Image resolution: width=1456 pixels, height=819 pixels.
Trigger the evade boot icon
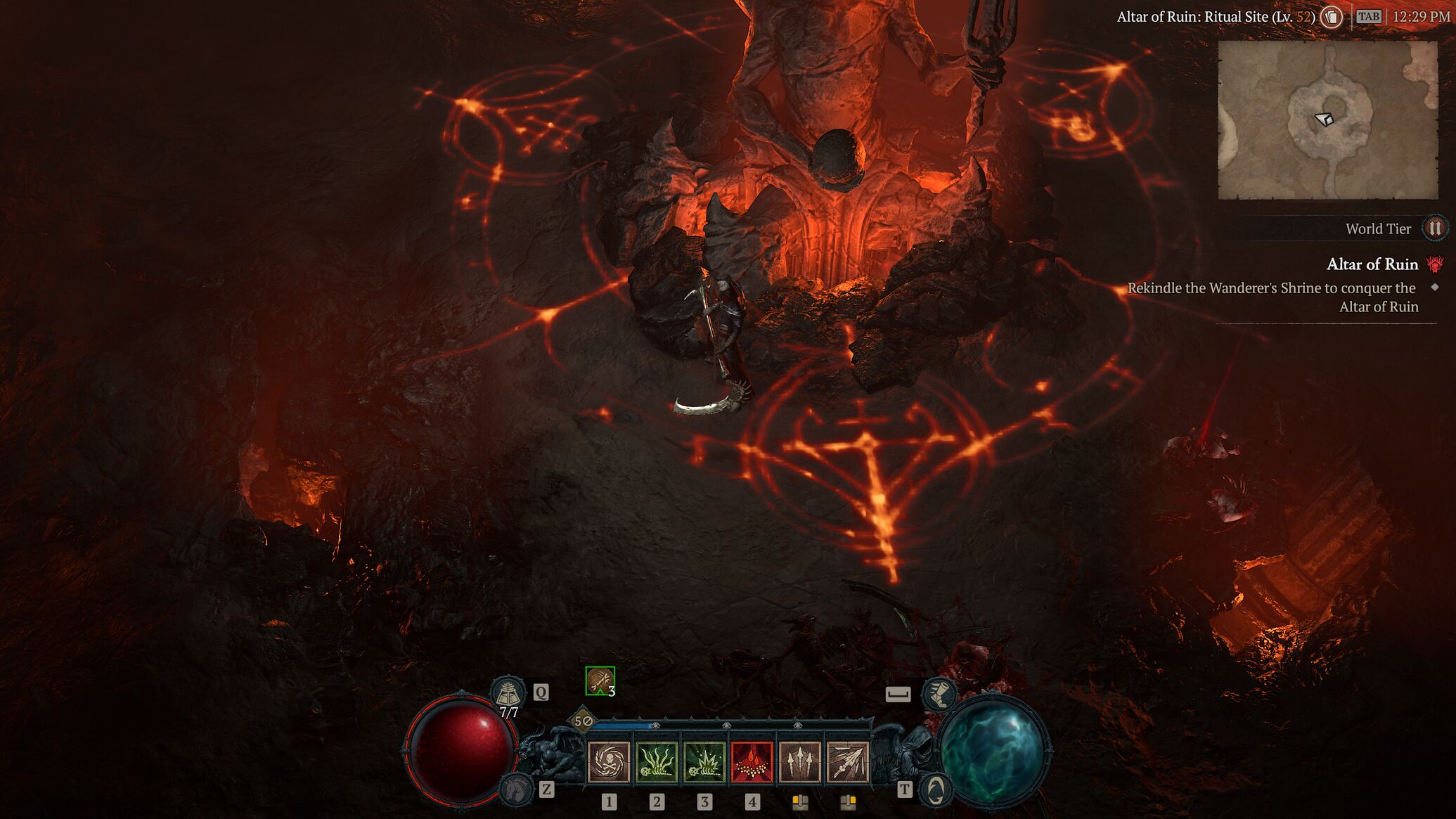(939, 694)
